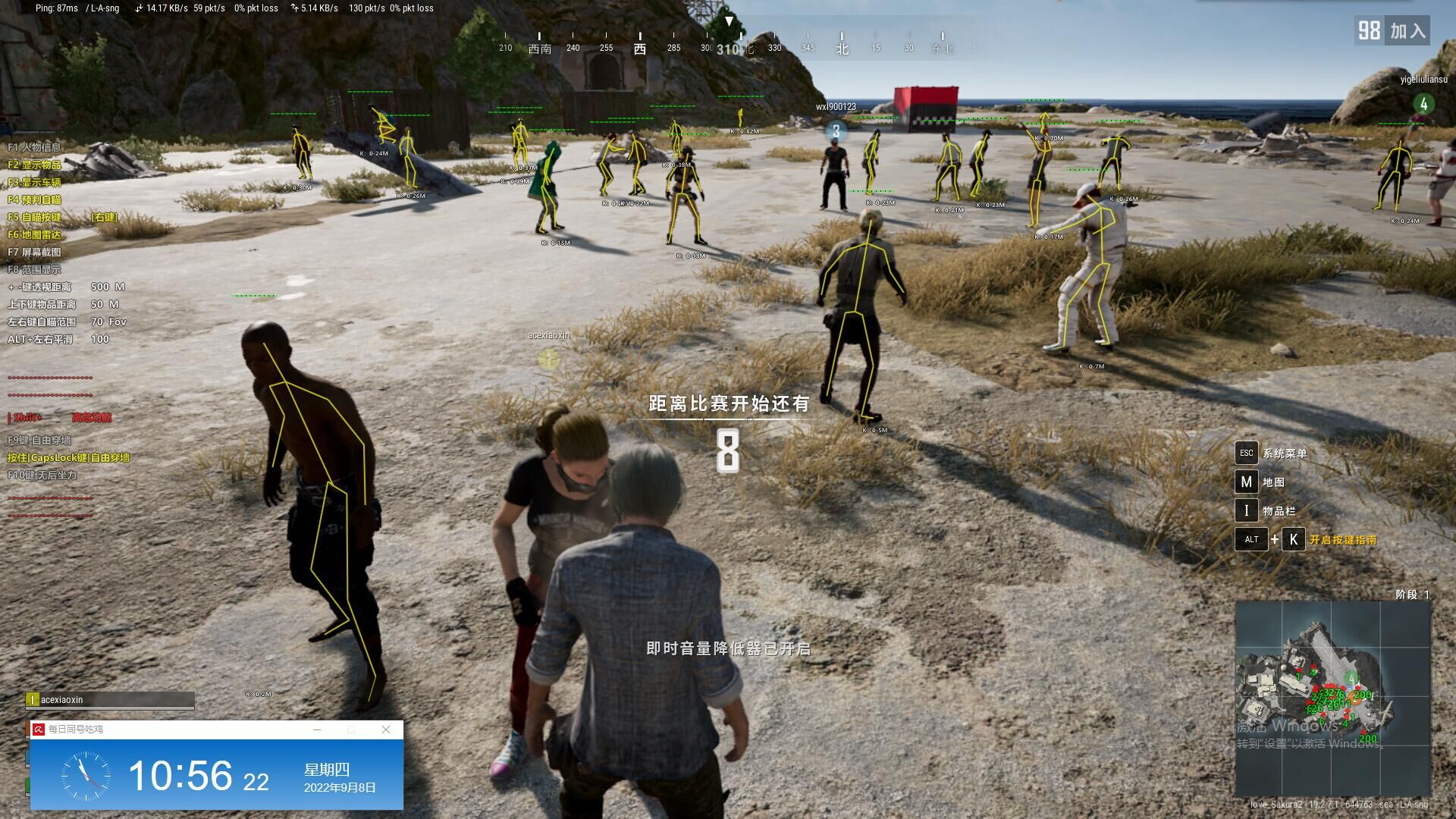Minimize the 每日同号吃鸡 clock window
The image size is (1456, 819).
317,730
